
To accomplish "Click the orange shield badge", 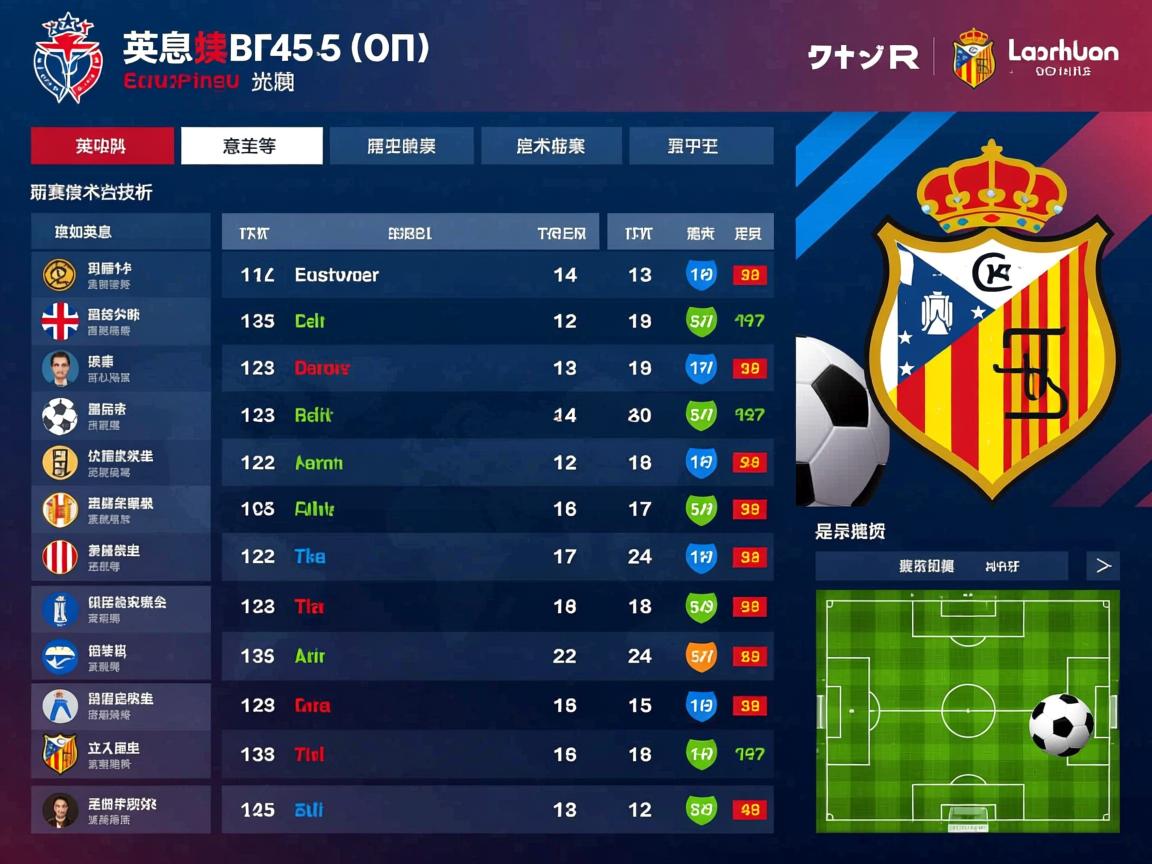I will click(701, 656).
